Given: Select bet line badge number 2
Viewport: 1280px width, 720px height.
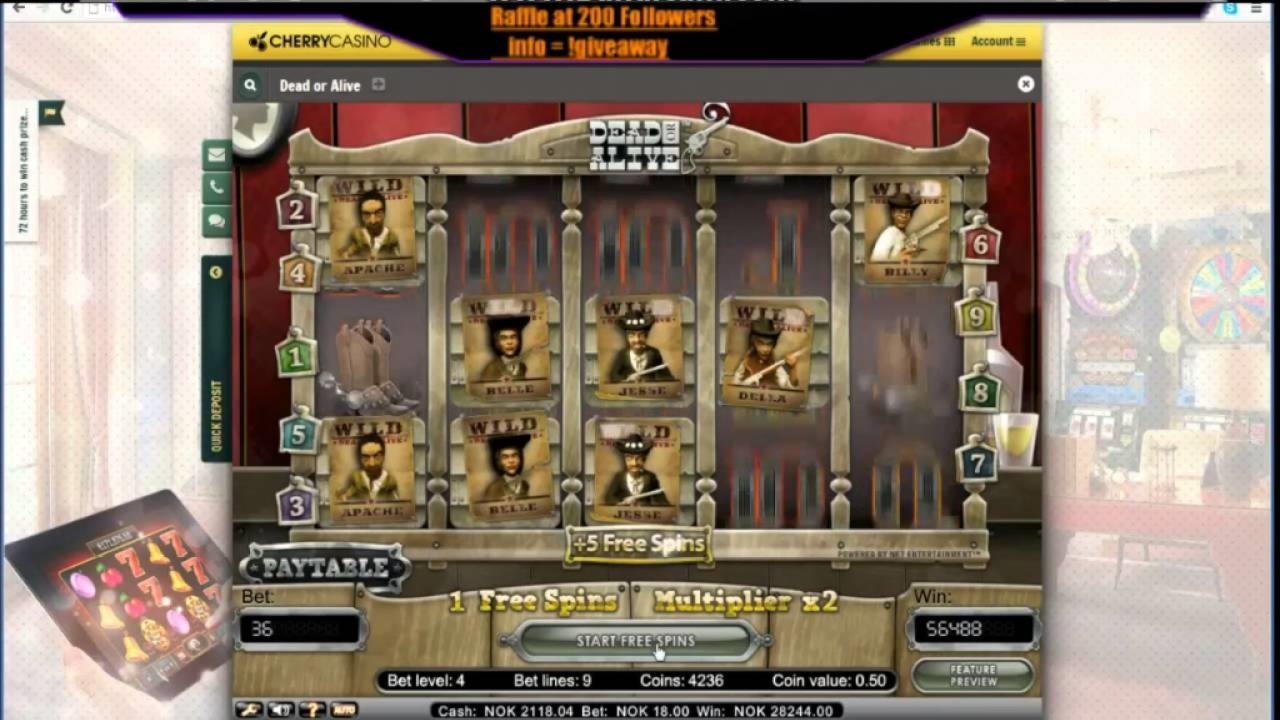Looking at the screenshot, I should [x=296, y=211].
